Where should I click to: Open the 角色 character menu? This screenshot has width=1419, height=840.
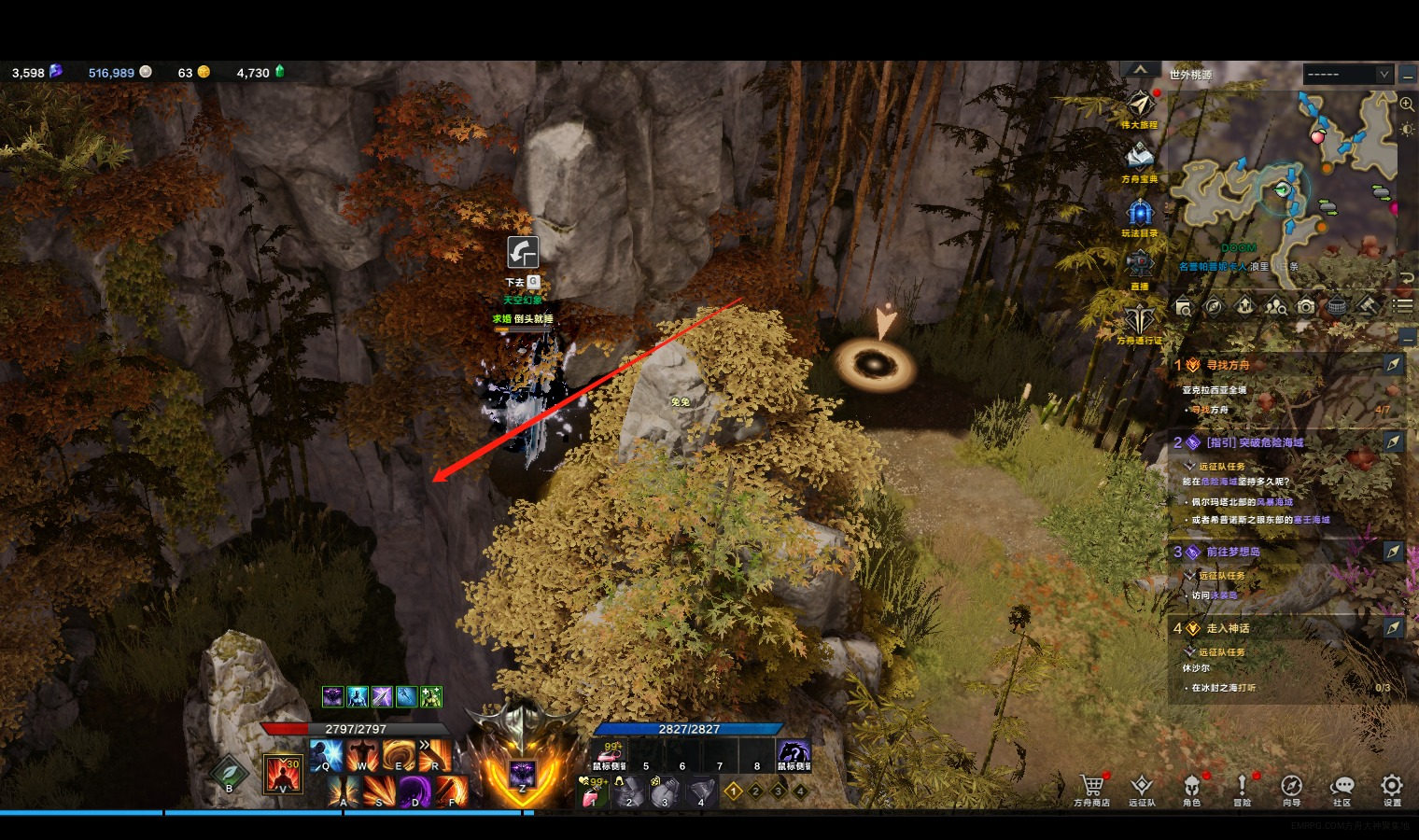coord(1191,787)
